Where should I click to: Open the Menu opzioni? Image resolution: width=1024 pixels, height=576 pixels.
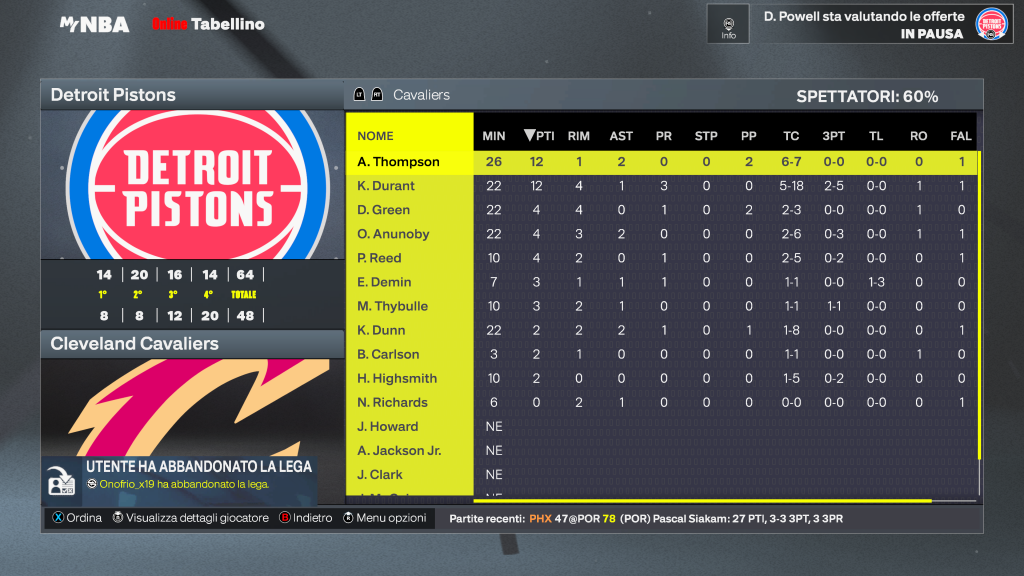tap(385, 518)
